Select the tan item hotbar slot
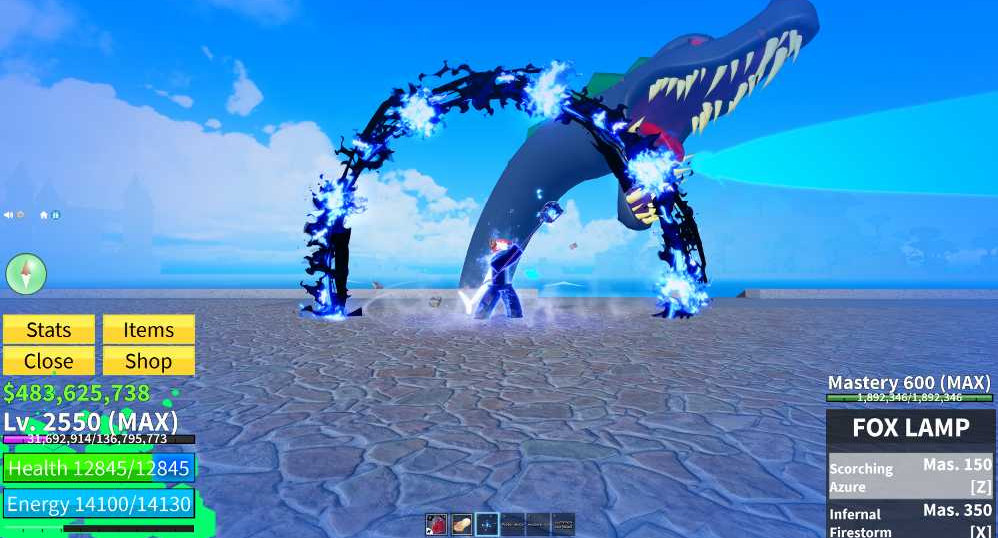 (461, 524)
